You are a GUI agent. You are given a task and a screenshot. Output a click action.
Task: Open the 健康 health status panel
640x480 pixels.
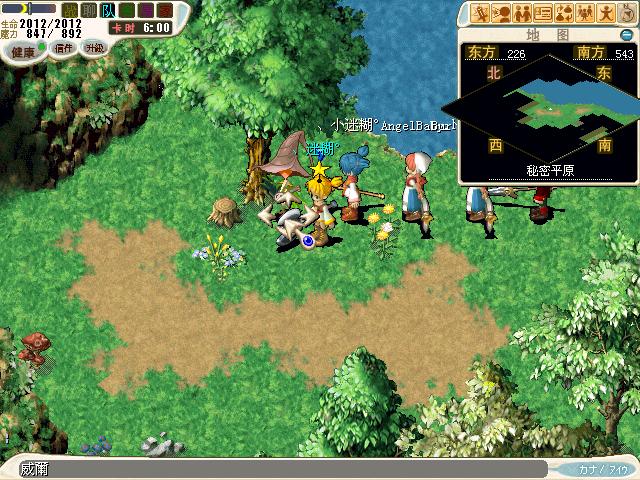(28, 51)
